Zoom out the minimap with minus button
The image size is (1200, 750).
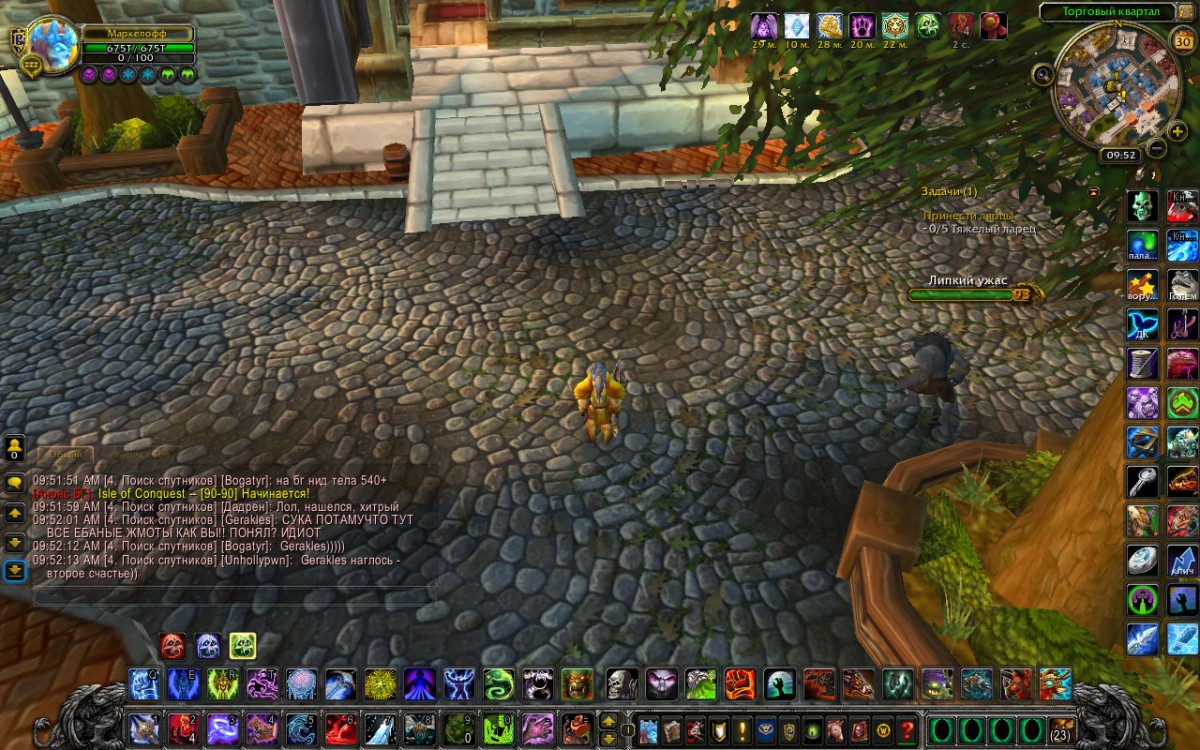[x=1156, y=148]
